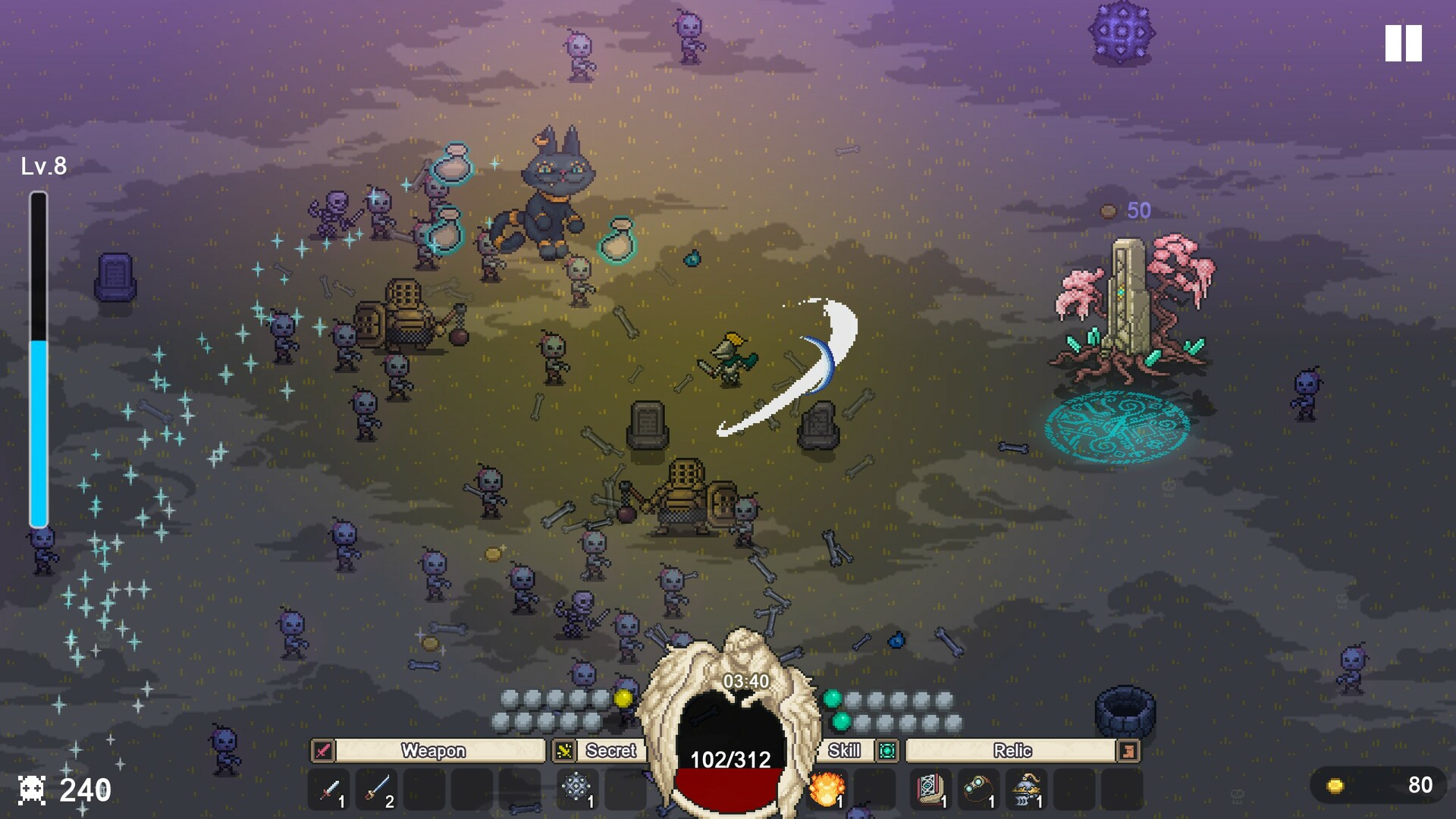This screenshot has width=1456, height=819.
Task: Open the Secret category label
Action: coord(610,751)
